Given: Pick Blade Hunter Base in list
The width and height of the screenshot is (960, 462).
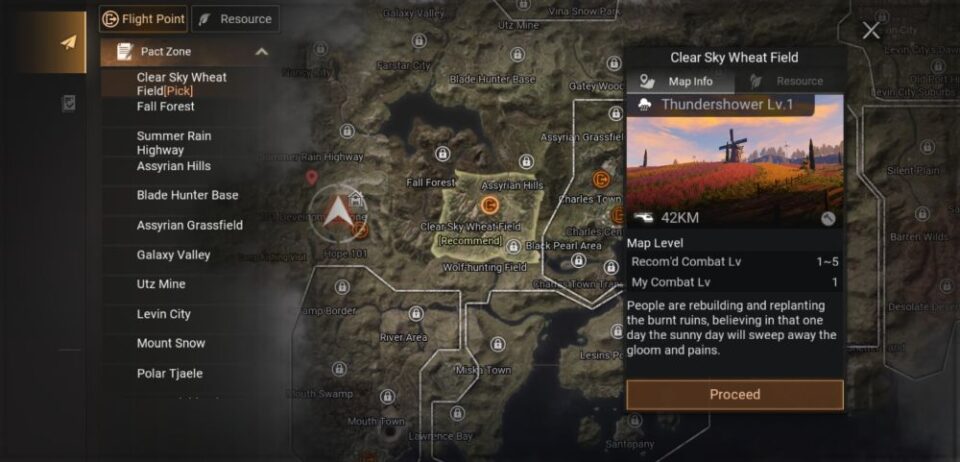Looking at the screenshot, I should pyautogui.click(x=187, y=196).
